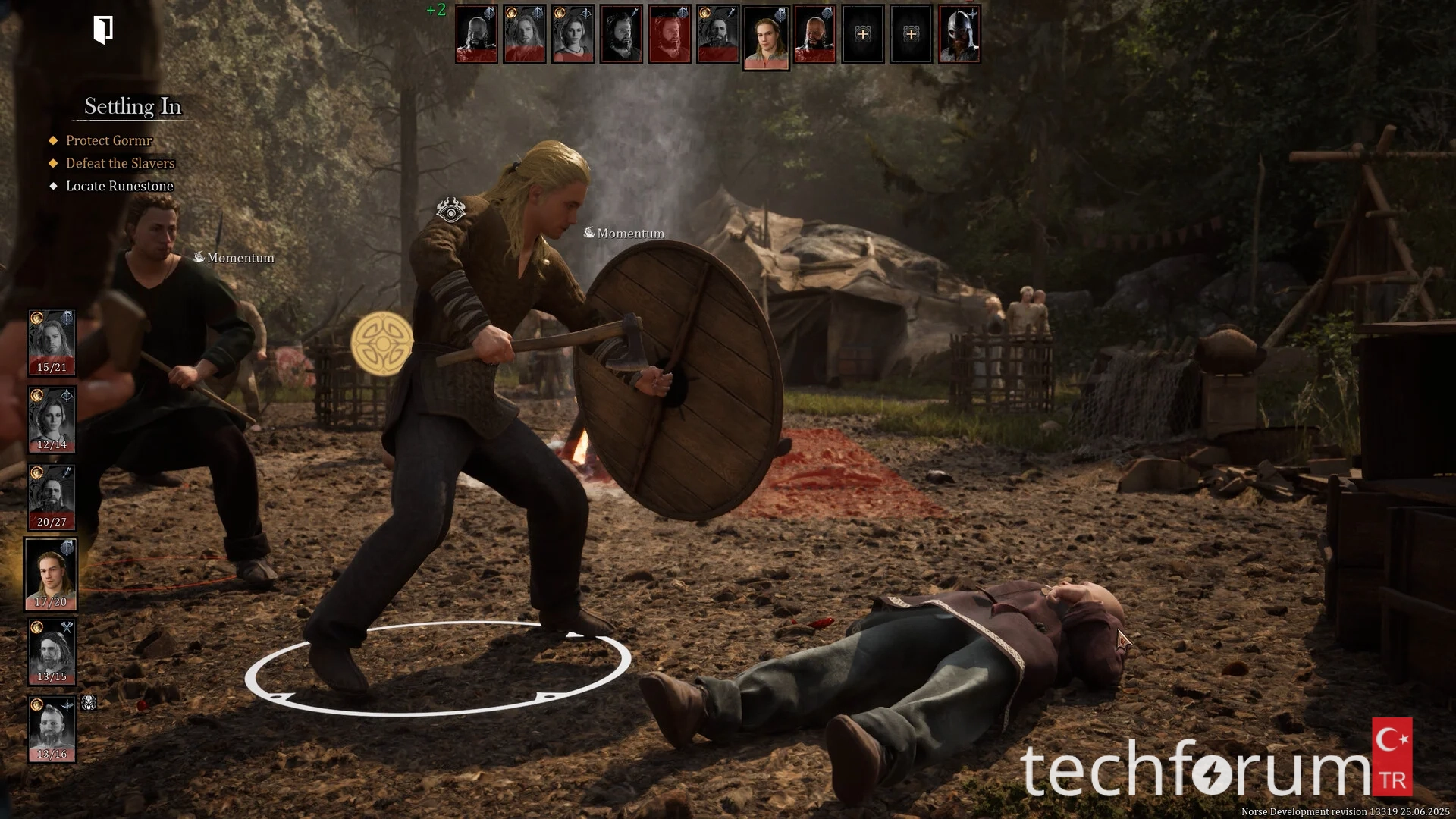
Task: Select the party portrait showing 13/16 health
Action: pyautogui.click(x=52, y=730)
